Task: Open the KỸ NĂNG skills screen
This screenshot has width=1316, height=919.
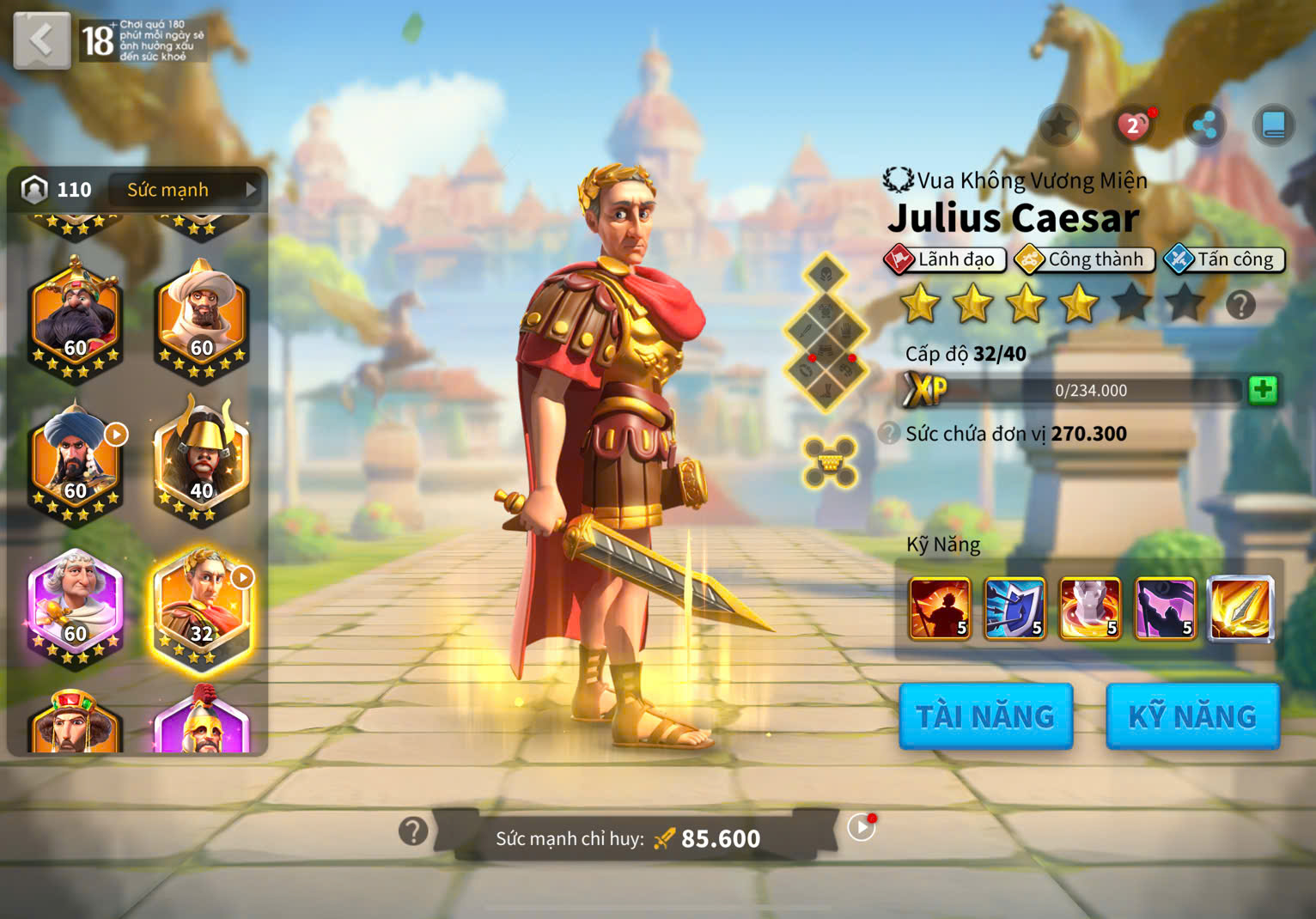Action: (1192, 716)
